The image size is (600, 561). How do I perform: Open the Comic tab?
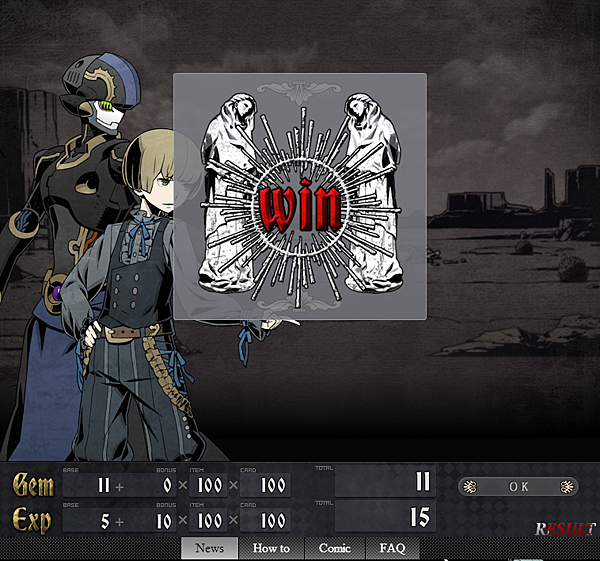(335, 548)
